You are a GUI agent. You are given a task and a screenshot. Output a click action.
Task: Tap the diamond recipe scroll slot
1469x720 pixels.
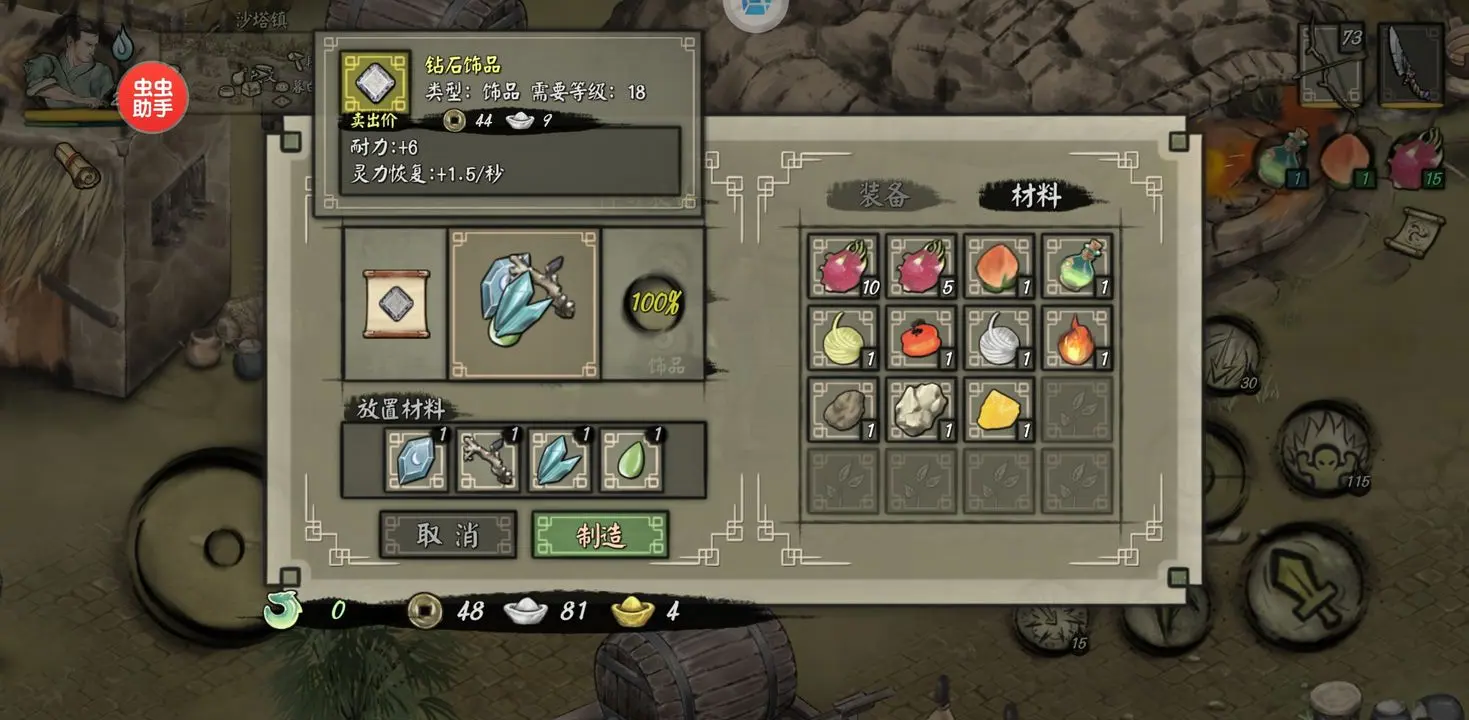point(396,304)
